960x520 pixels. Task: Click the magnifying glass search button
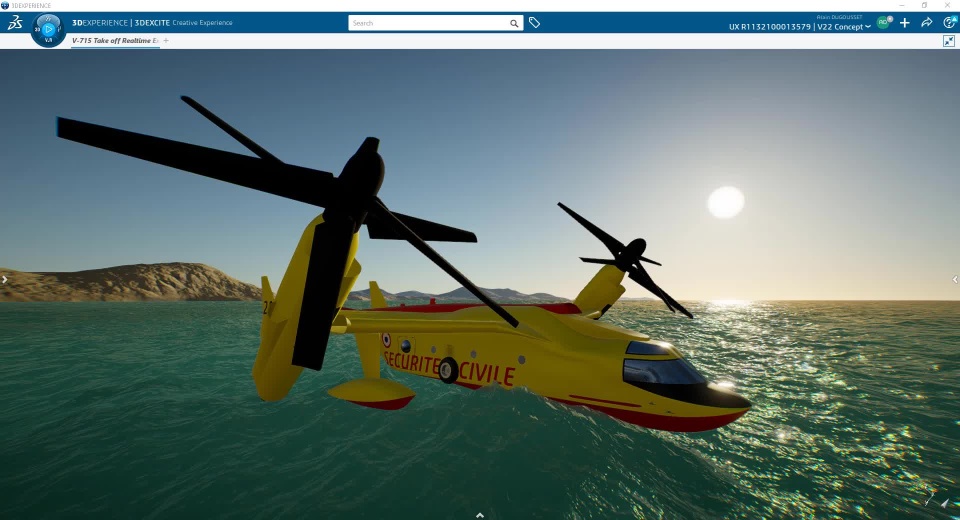click(x=514, y=23)
